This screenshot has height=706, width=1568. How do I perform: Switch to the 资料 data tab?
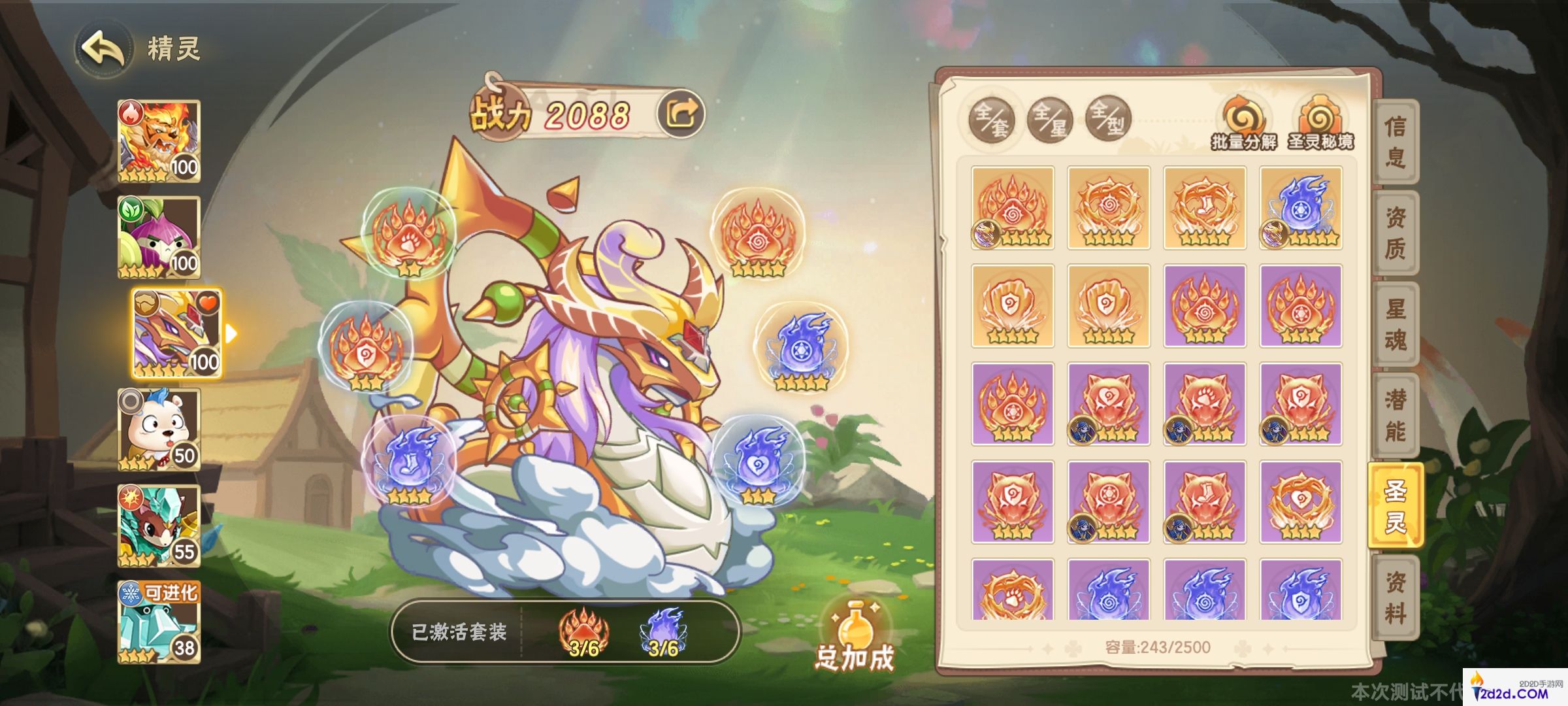pyautogui.click(x=1395, y=597)
